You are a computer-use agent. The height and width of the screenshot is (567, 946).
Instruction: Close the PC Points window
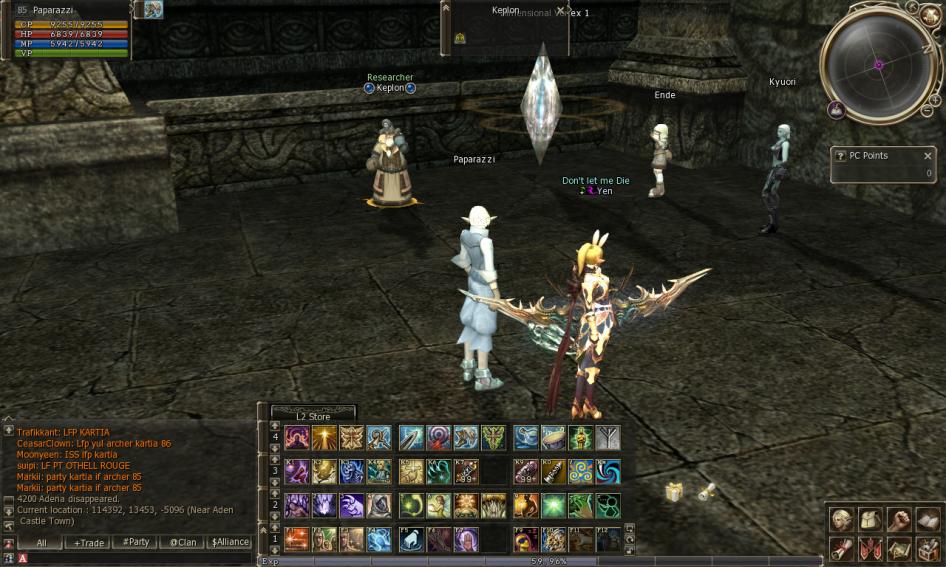[x=927, y=156]
